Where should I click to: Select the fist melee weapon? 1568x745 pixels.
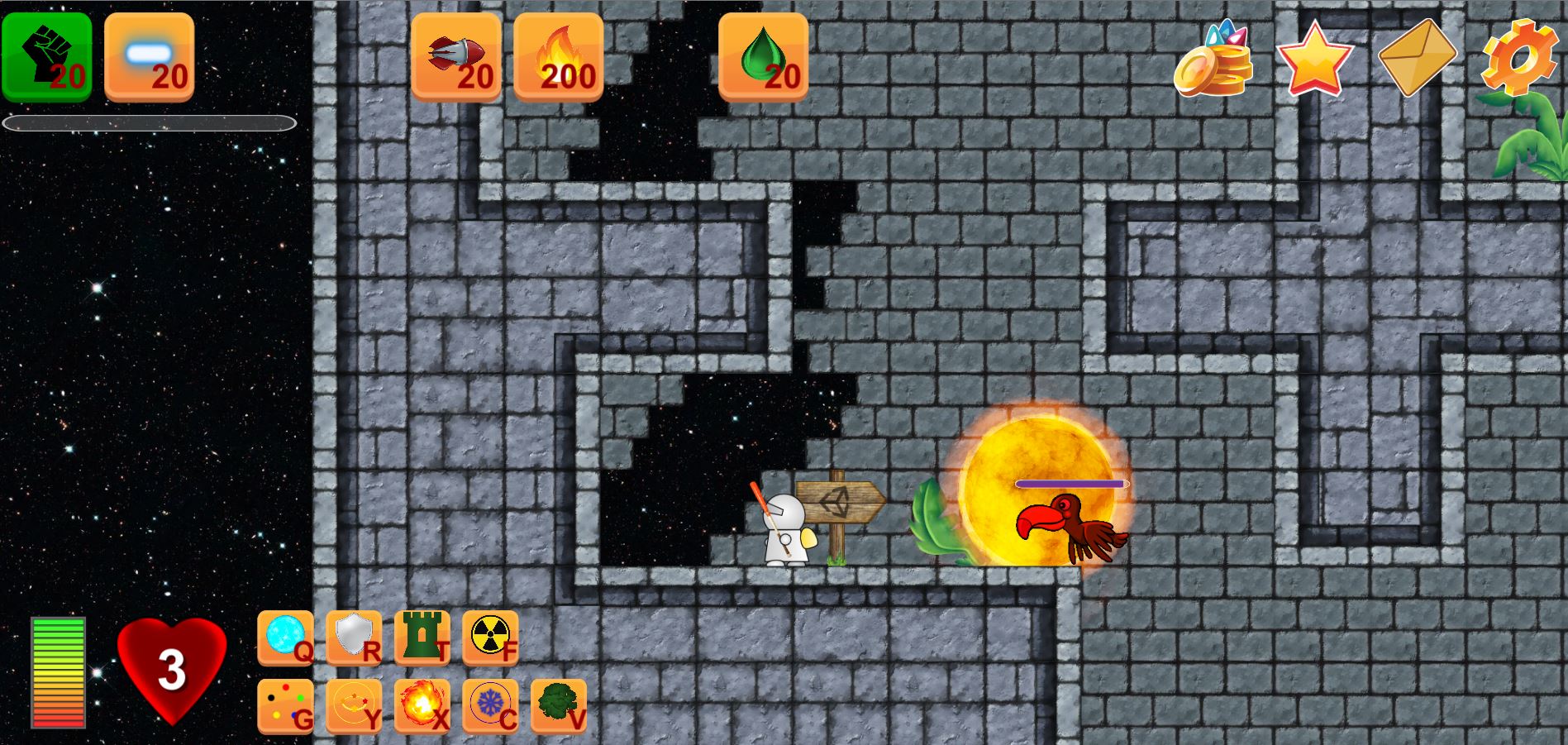pos(47,57)
